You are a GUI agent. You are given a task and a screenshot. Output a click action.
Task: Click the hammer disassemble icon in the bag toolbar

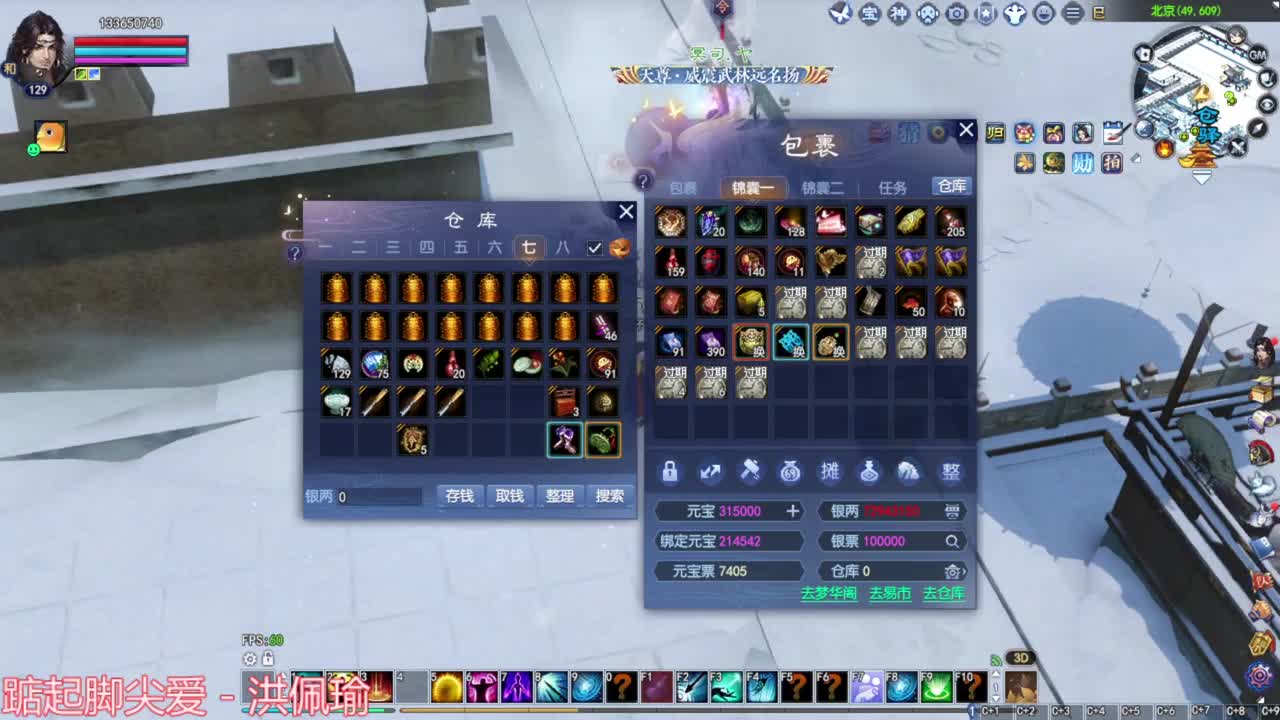pyautogui.click(x=750, y=471)
